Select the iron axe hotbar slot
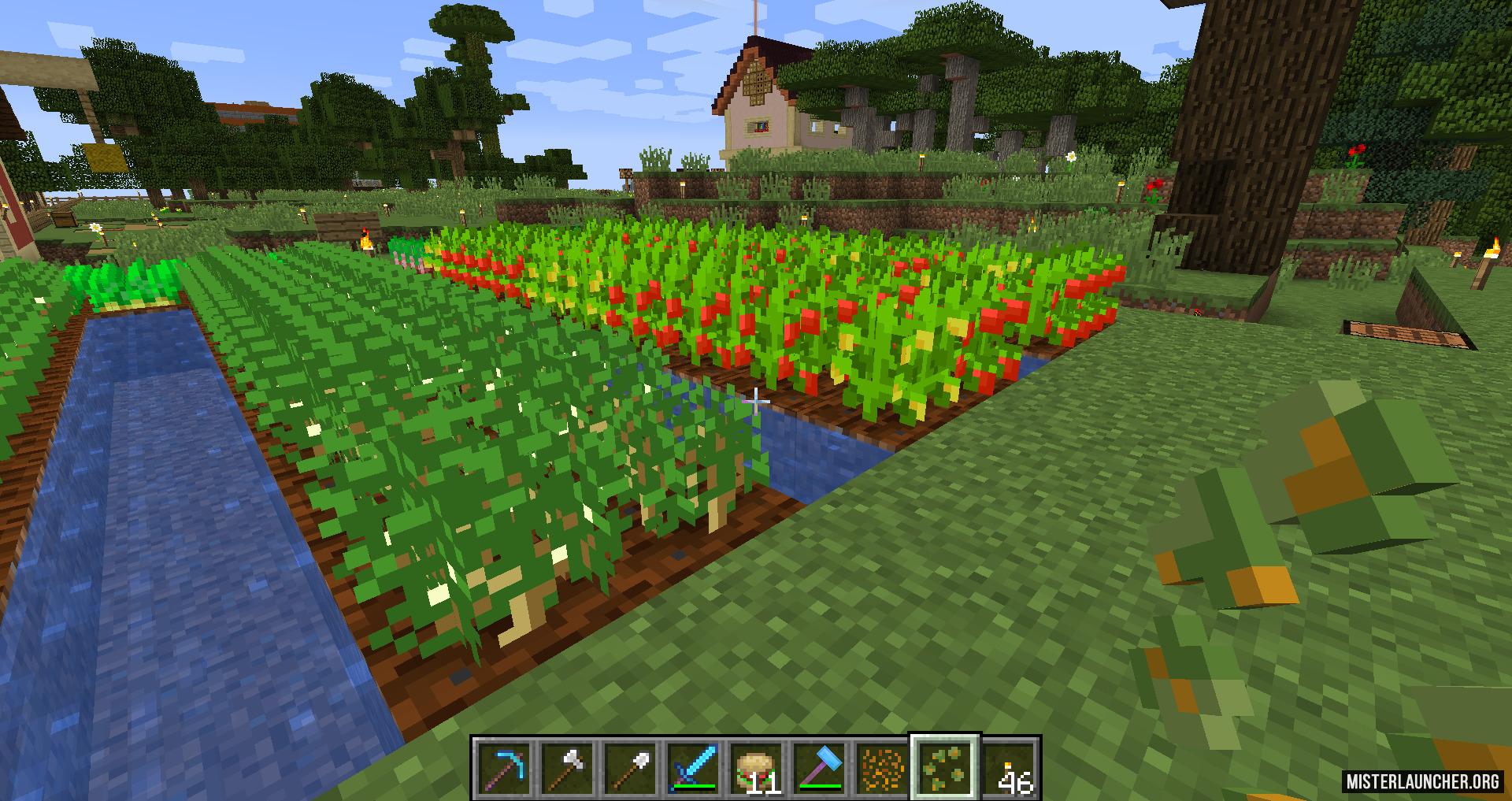The image size is (1512, 801). [567, 766]
